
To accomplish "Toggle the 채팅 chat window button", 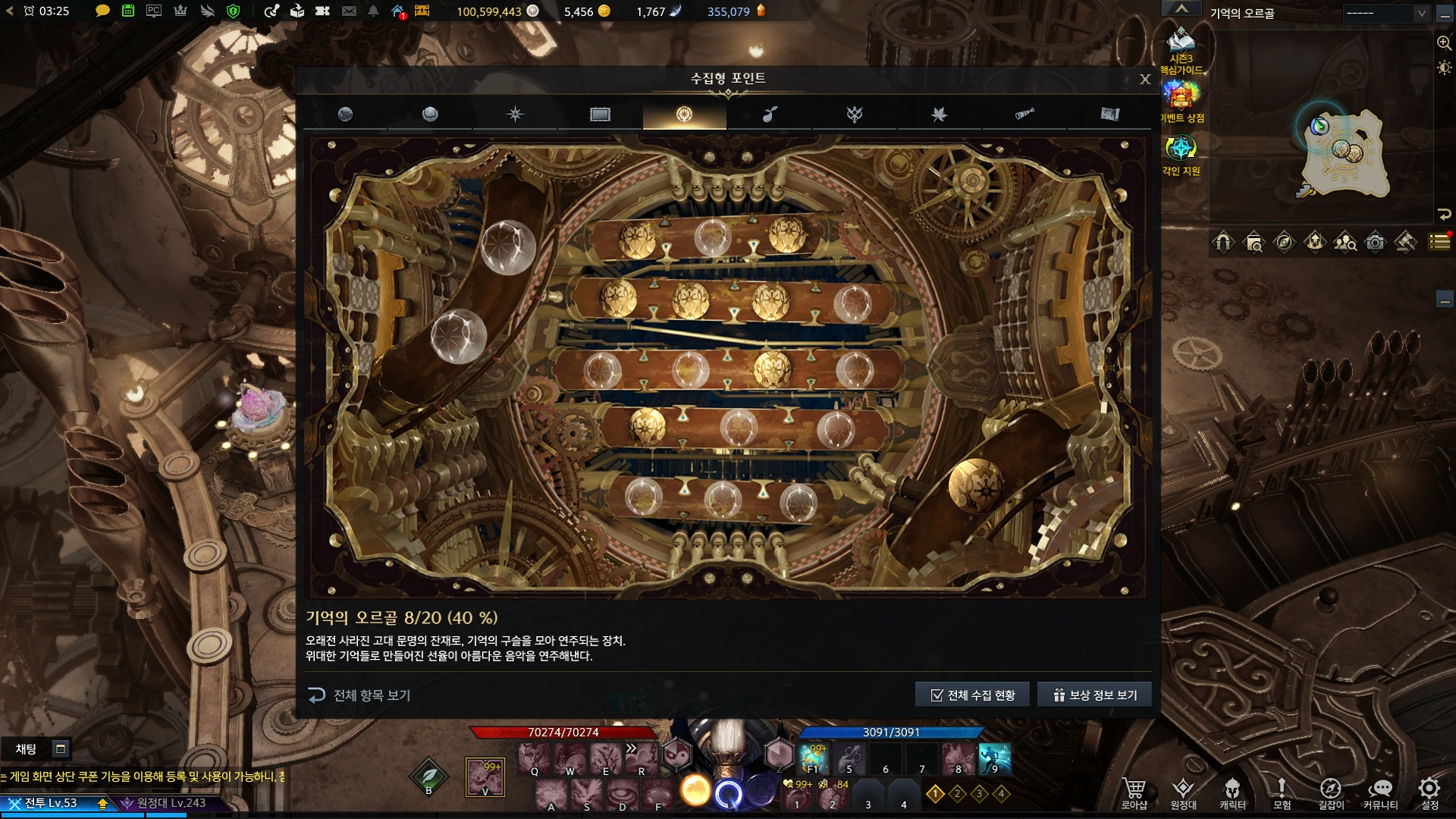I will (61, 749).
